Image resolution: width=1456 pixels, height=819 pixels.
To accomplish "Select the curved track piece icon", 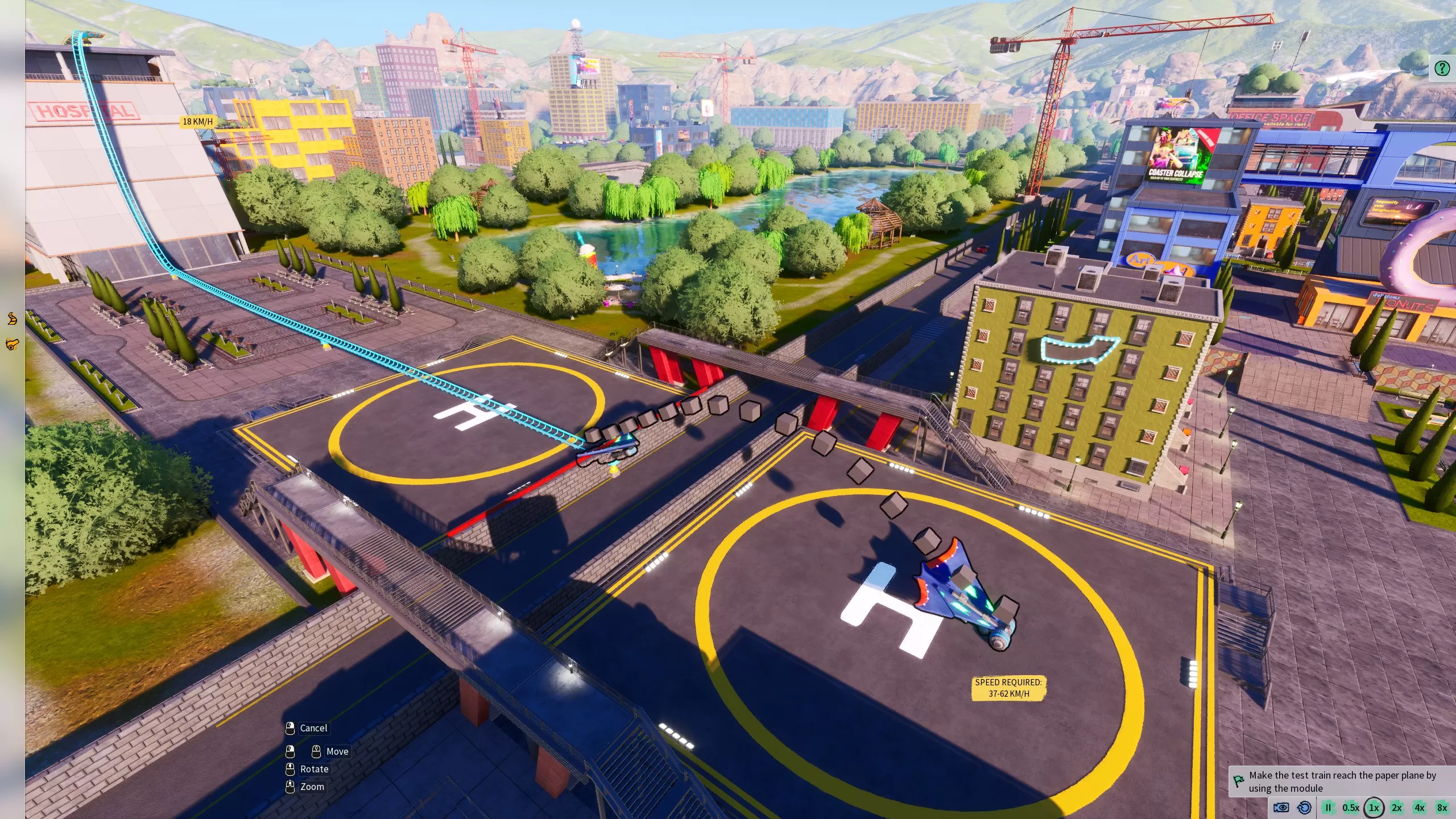I will [12, 318].
